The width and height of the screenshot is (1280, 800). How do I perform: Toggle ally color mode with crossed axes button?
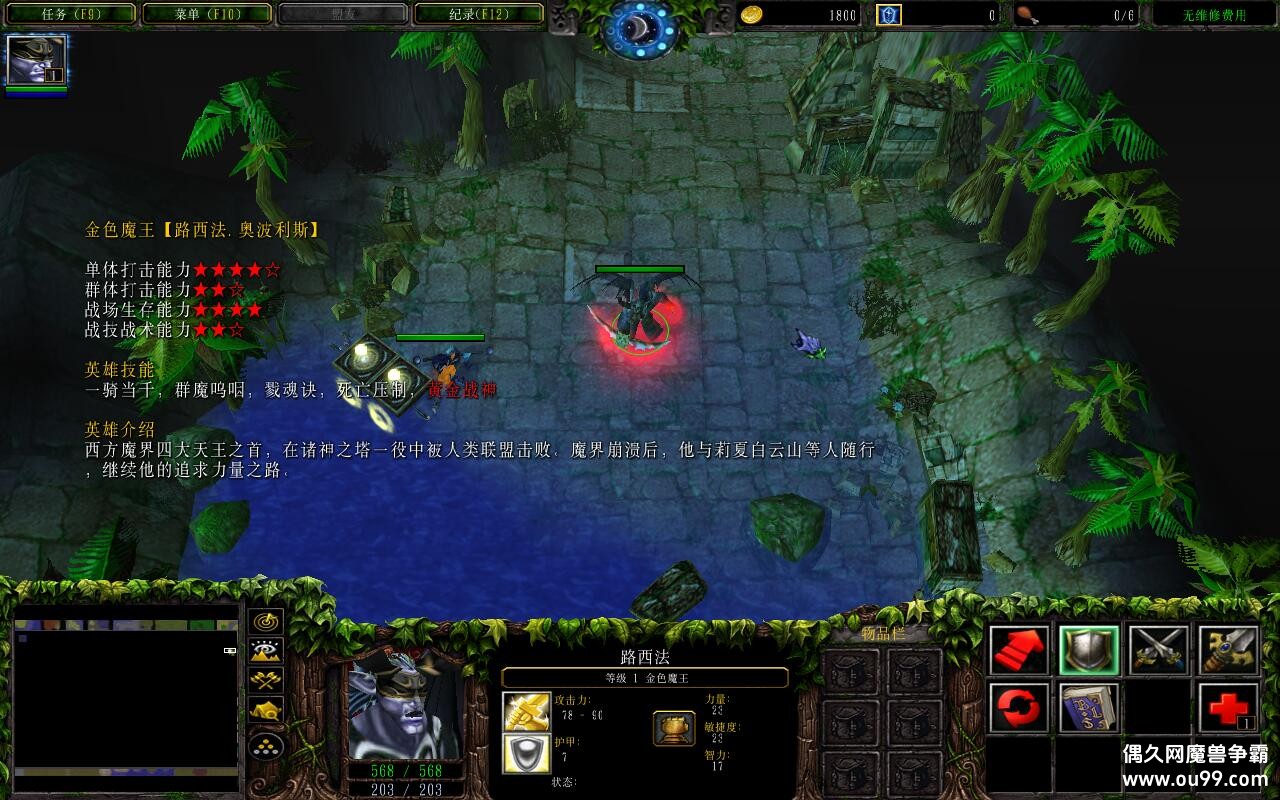coord(266,681)
